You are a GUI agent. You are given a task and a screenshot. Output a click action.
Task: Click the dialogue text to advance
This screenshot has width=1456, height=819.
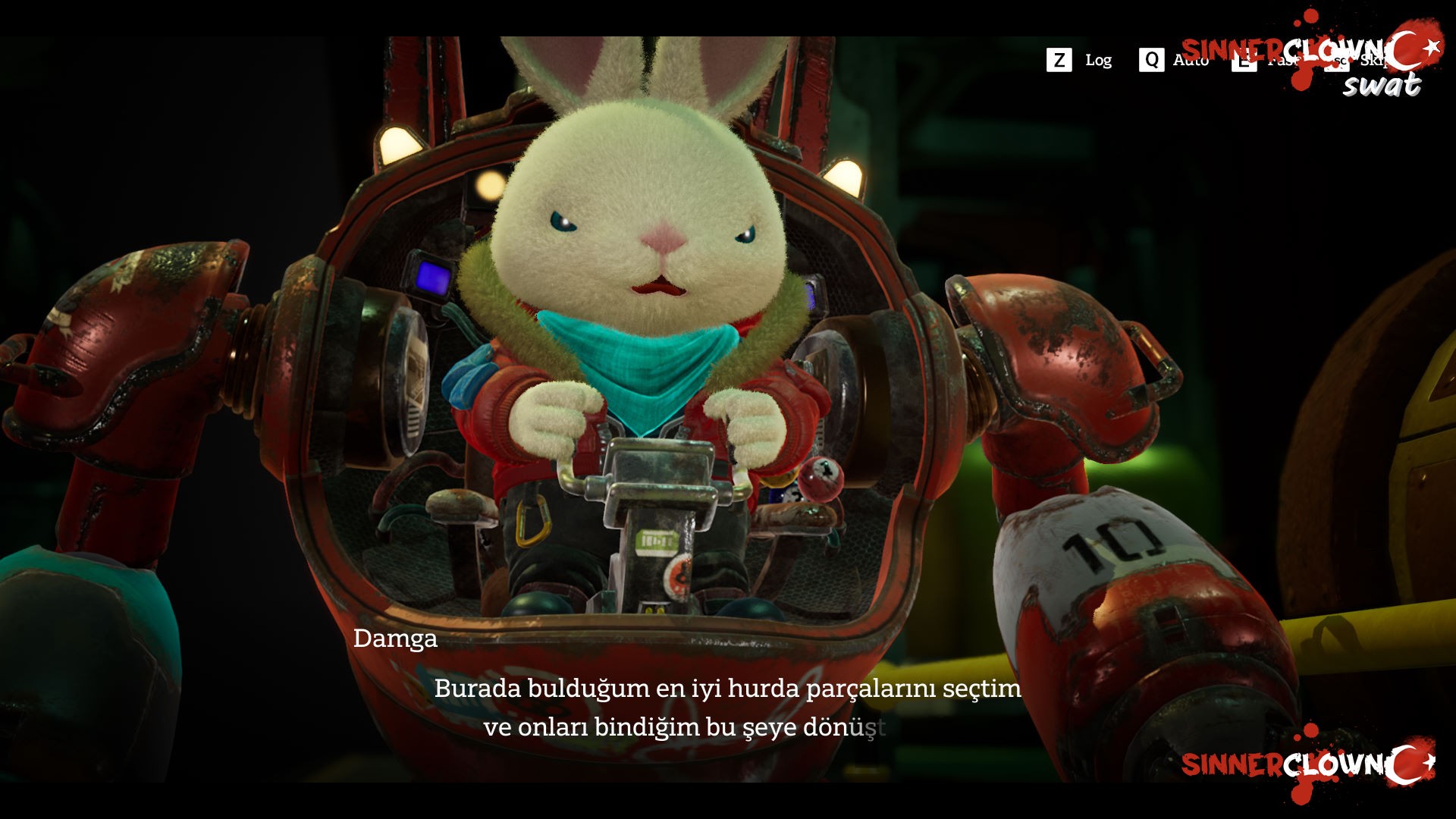point(728,709)
